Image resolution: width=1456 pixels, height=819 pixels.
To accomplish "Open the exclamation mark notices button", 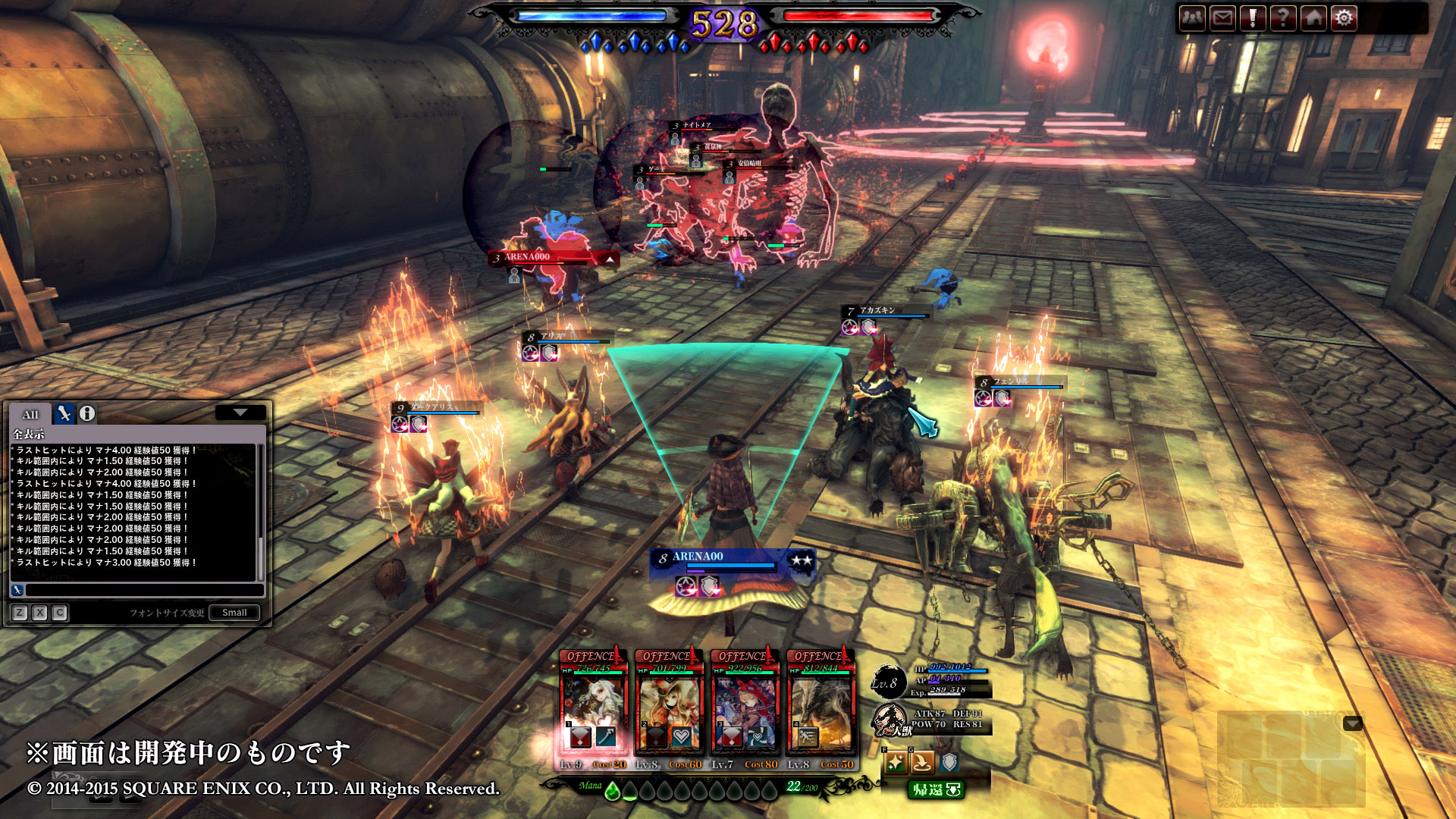I will pyautogui.click(x=1253, y=18).
